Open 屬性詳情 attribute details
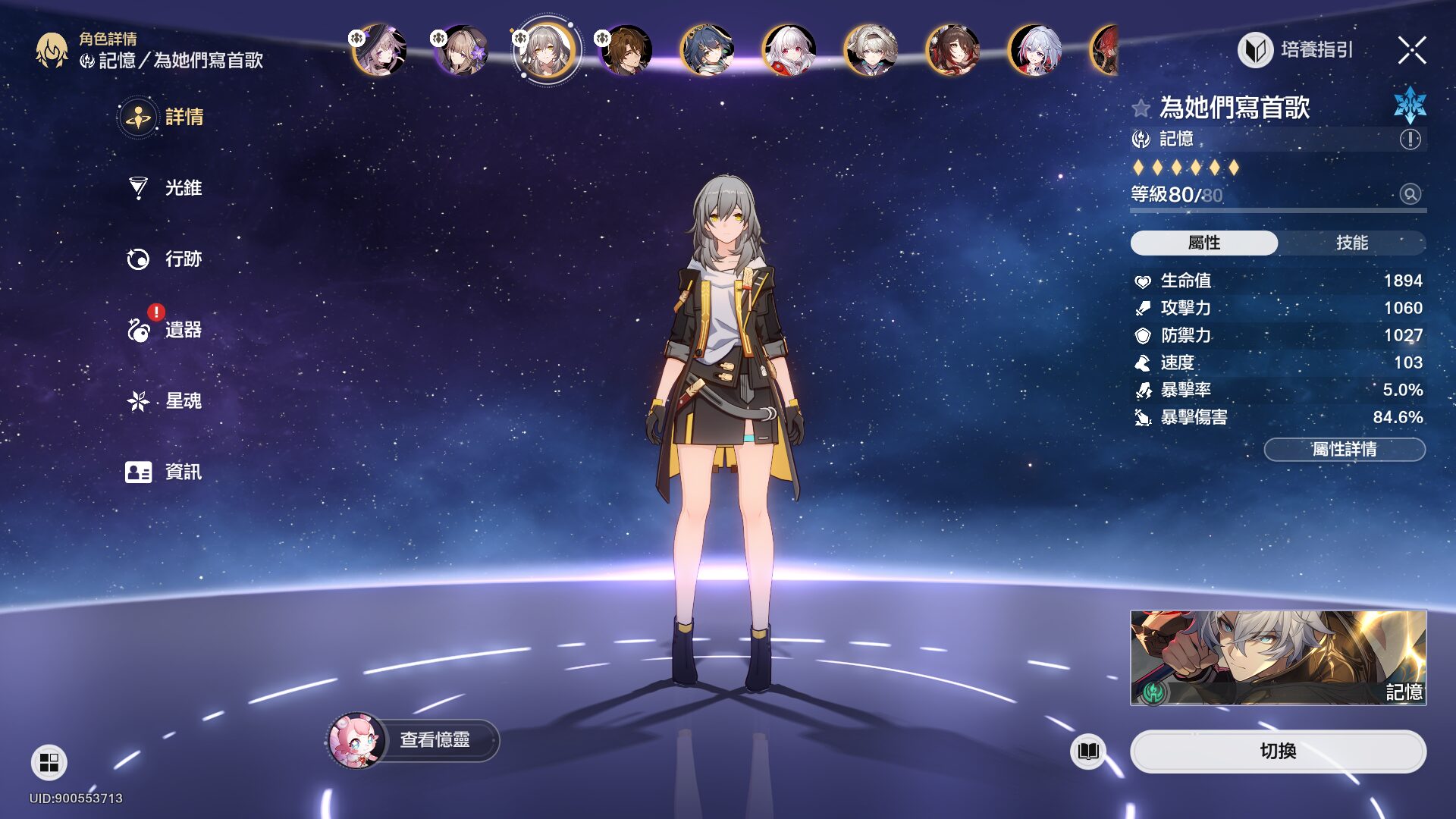This screenshot has height=819, width=1456. (x=1344, y=450)
